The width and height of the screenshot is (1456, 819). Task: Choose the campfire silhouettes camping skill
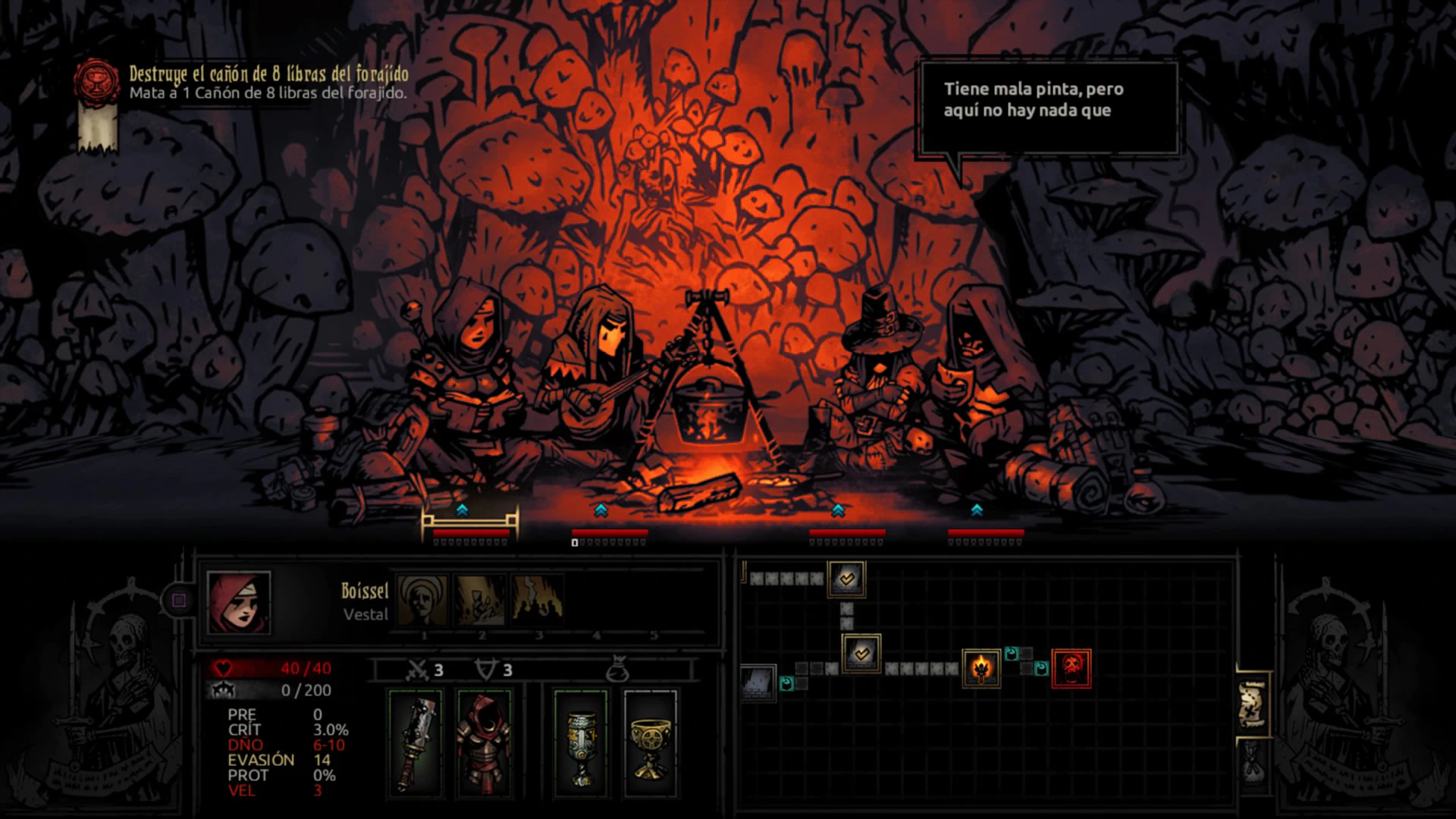(538, 600)
